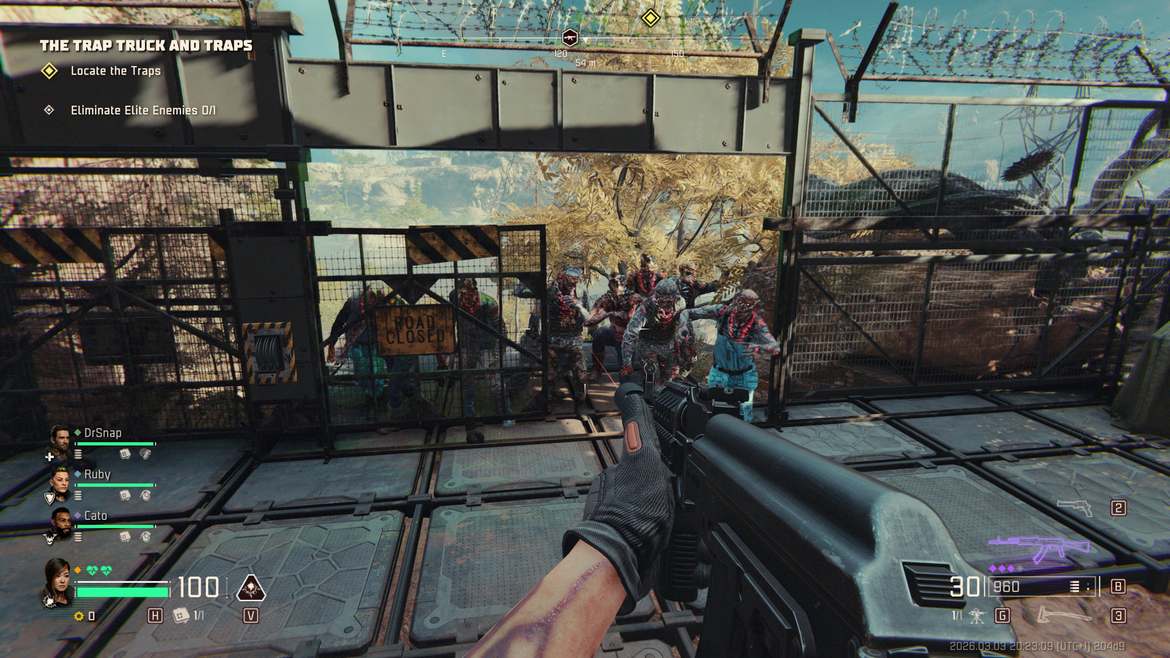Select teammate Ruby's portrait
Image resolution: width=1170 pixels, height=658 pixels.
point(60,481)
